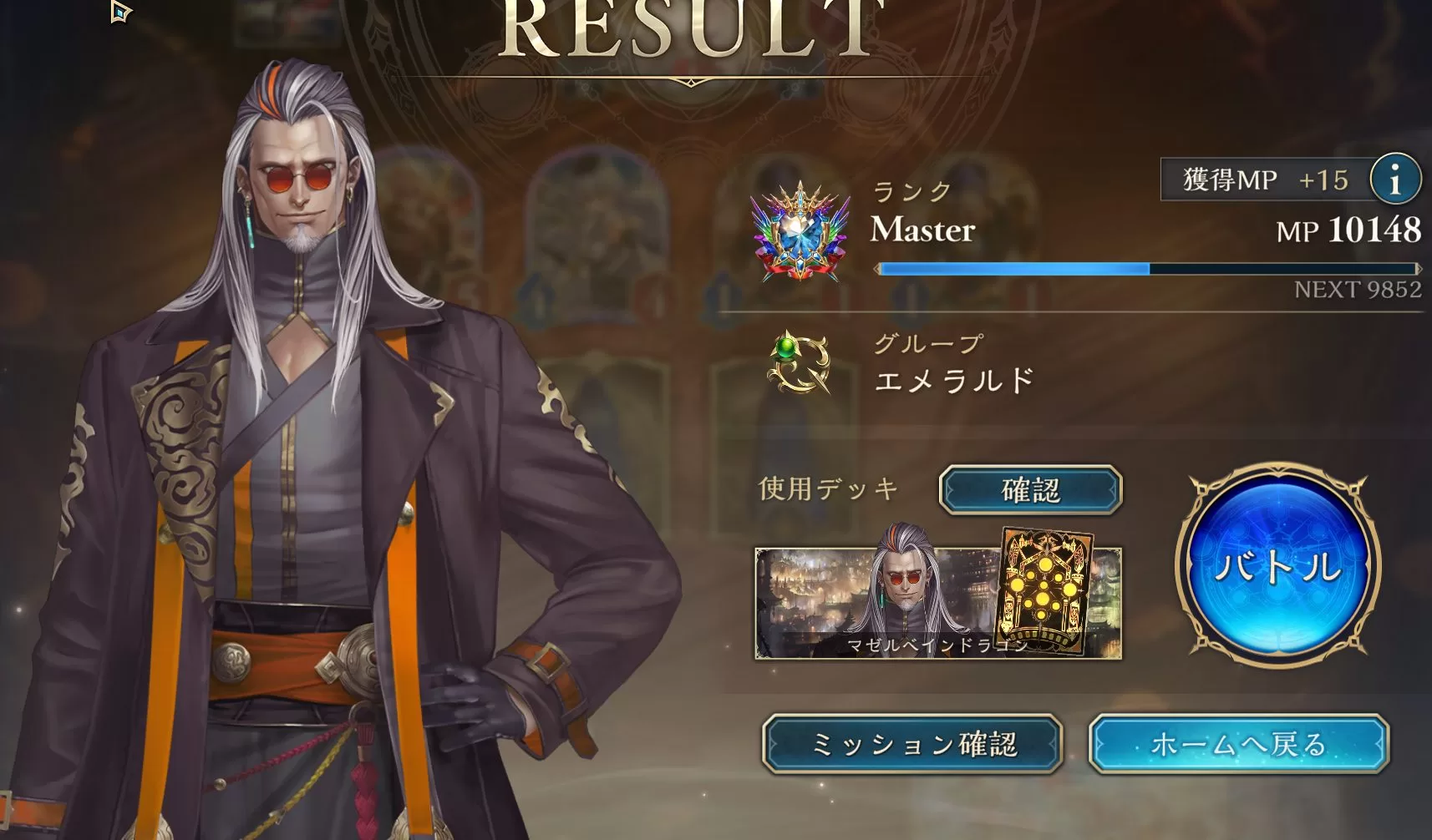1432x840 pixels.
Task: Click the 使用デッキ section label
Action: coord(827,489)
